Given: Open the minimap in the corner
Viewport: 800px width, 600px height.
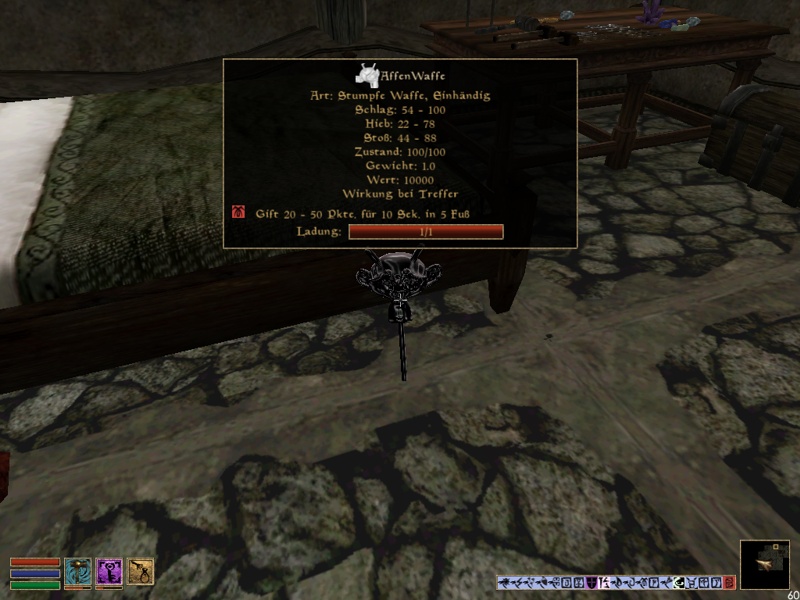Looking at the screenshot, I should click(765, 564).
